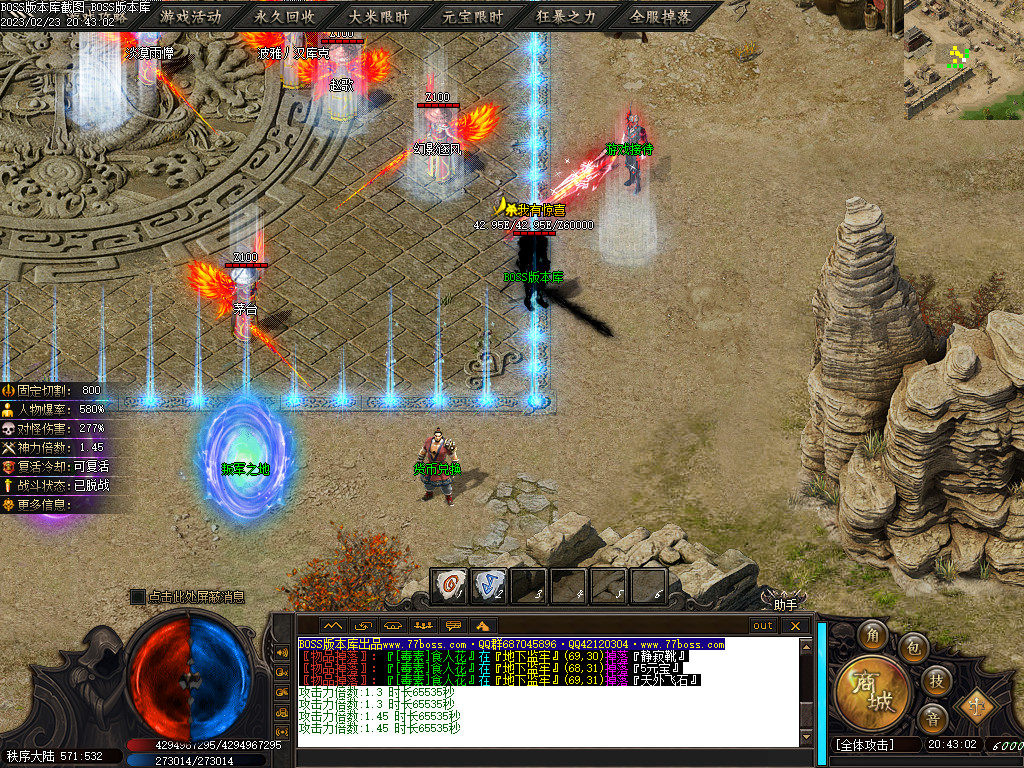Open the 商城 shop button
The width and height of the screenshot is (1024, 768).
pos(872,692)
